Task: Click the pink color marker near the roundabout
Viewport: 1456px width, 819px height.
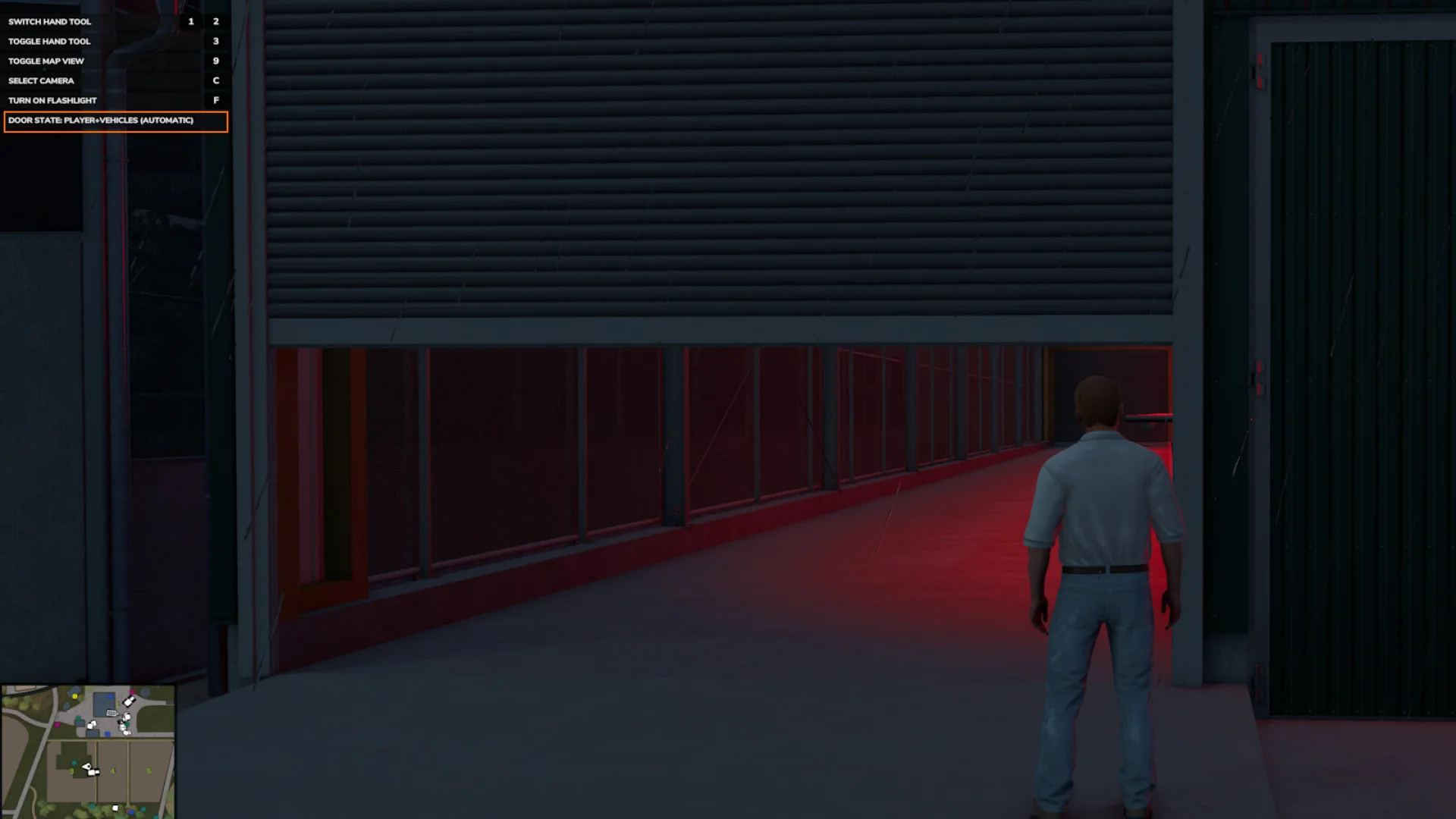Action: (x=132, y=692)
